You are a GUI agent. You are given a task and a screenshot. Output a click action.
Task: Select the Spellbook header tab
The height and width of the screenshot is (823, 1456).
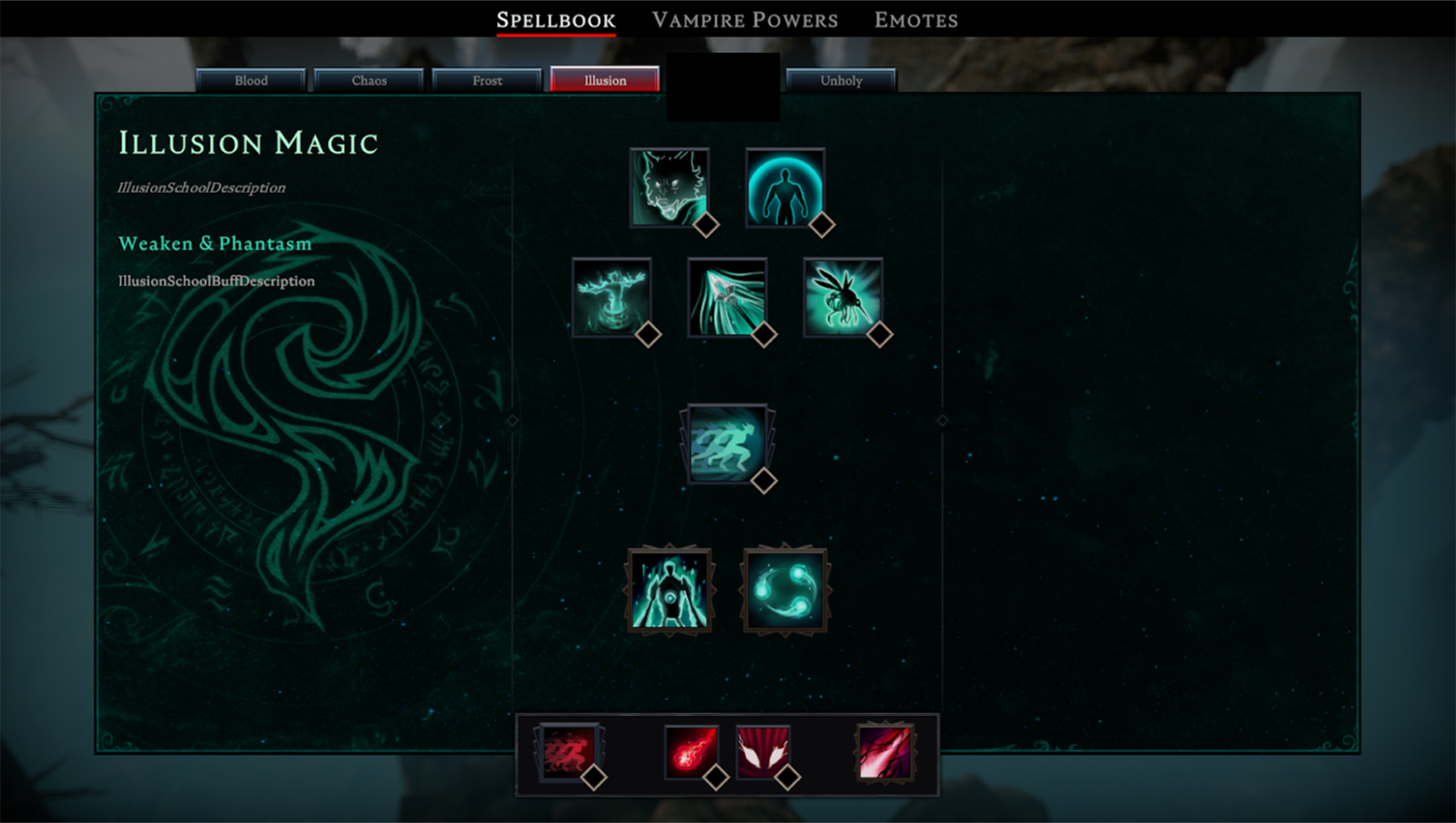[x=555, y=20]
